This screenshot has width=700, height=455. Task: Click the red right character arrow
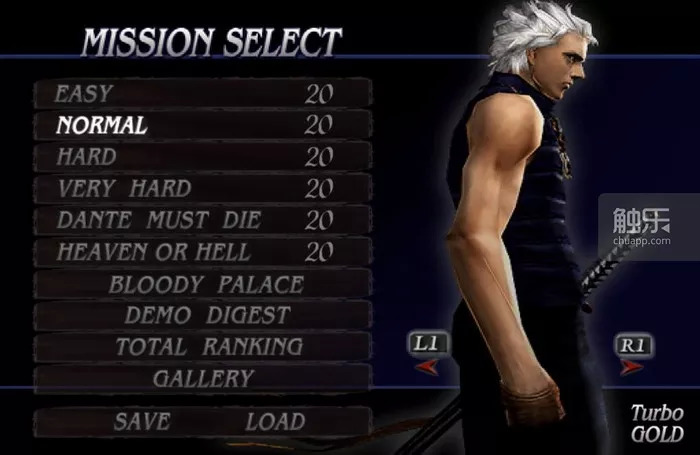click(x=632, y=367)
